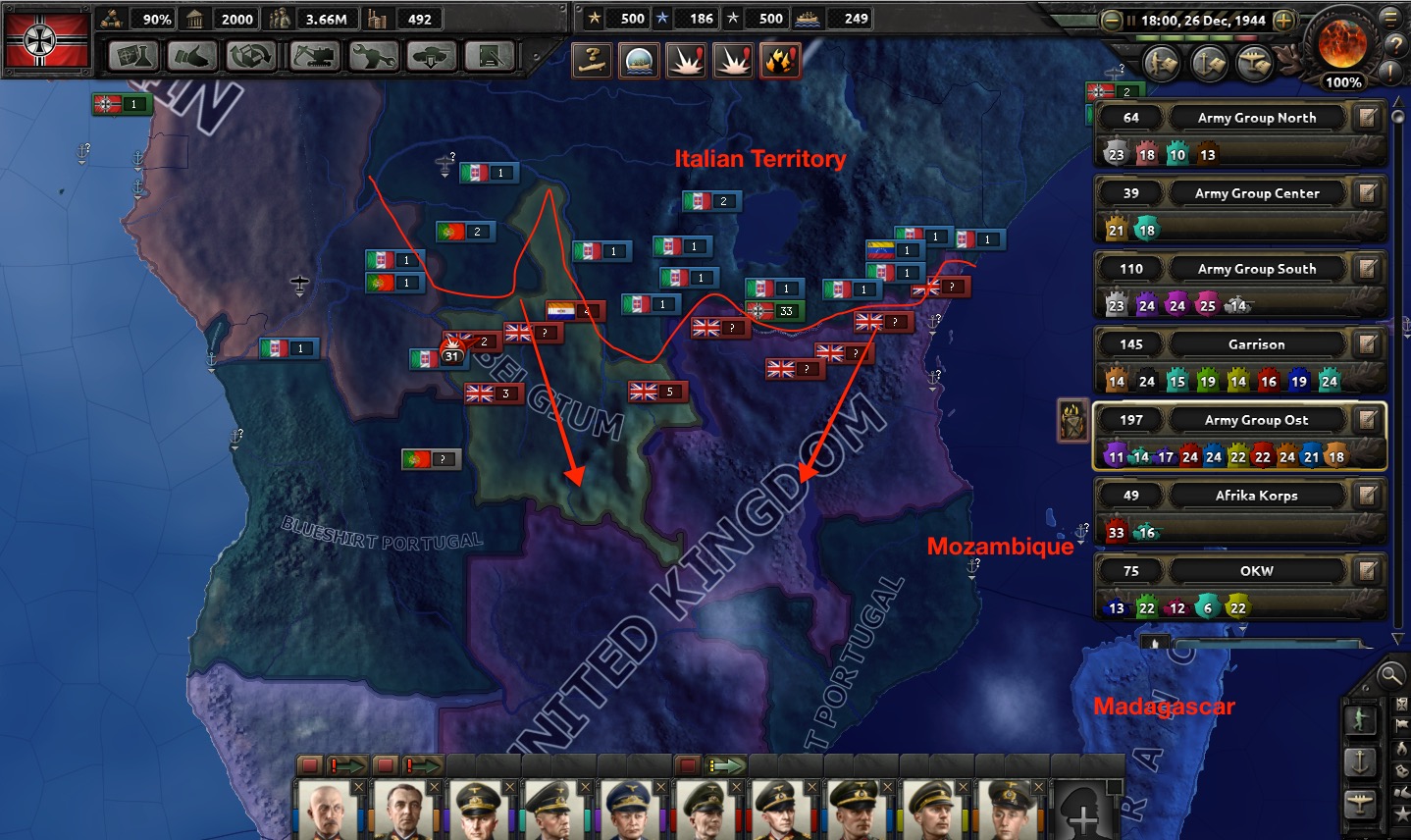Open the Recruit and Deploy tank menu
The width and height of the screenshot is (1411, 840).
coord(432,57)
